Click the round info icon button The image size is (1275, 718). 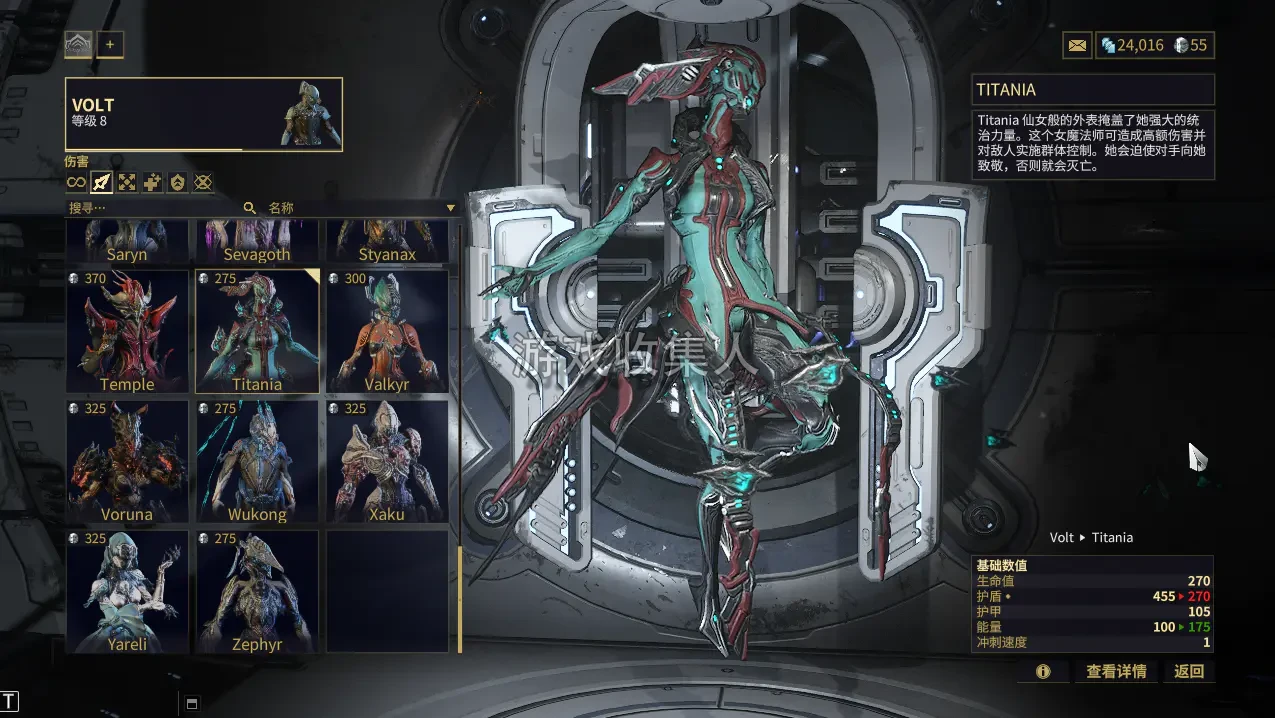(1043, 671)
